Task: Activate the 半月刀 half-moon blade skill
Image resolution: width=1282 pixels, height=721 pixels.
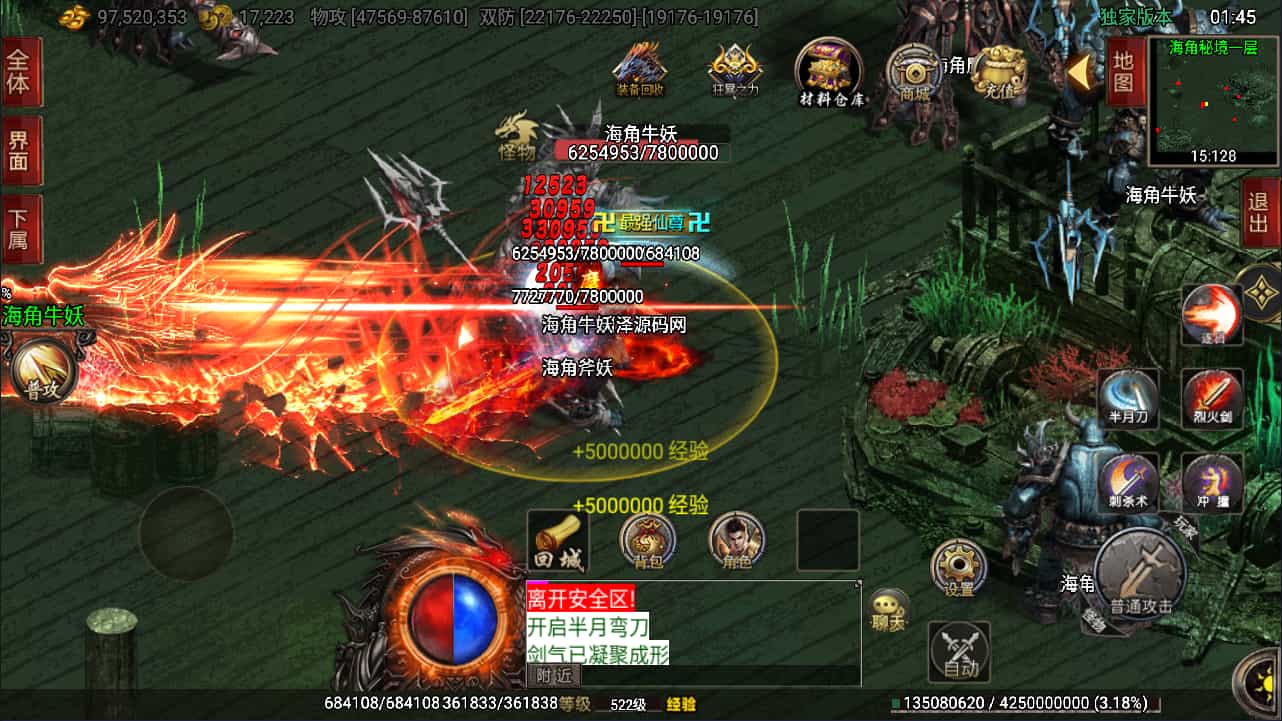Action: point(1129,397)
